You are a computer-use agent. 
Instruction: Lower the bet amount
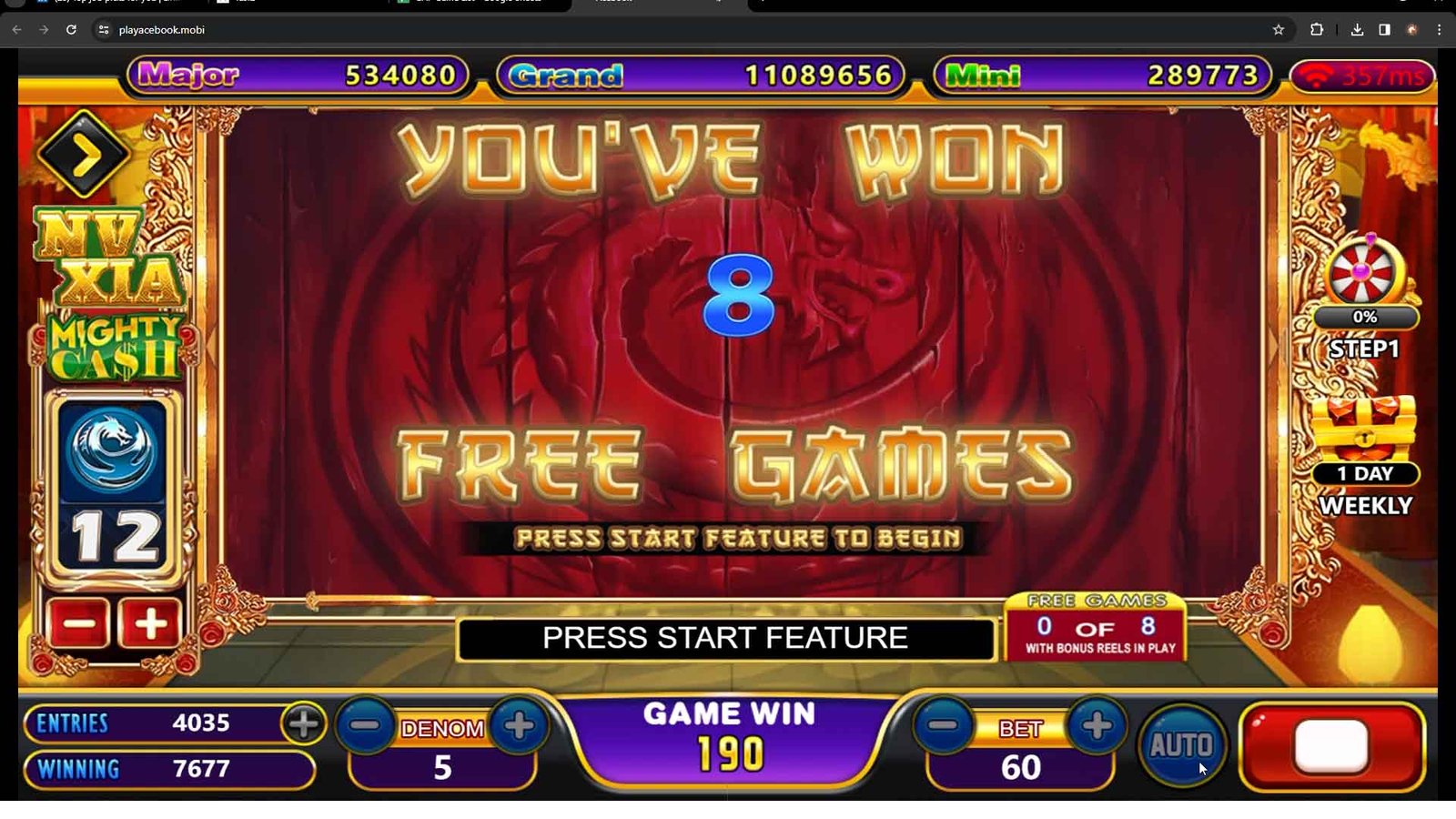943,725
